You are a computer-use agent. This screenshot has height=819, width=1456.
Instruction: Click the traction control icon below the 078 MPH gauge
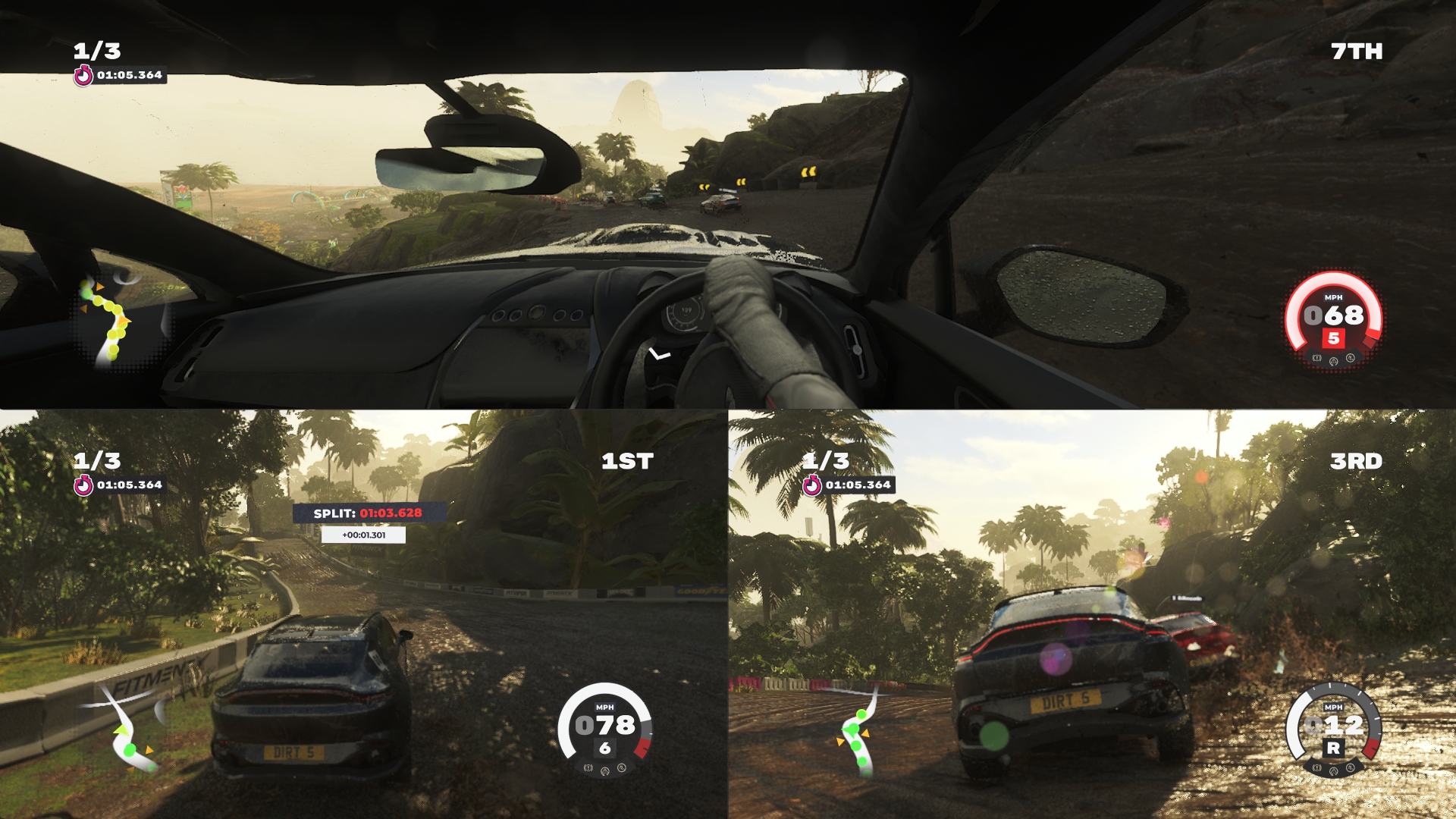point(605,771)
